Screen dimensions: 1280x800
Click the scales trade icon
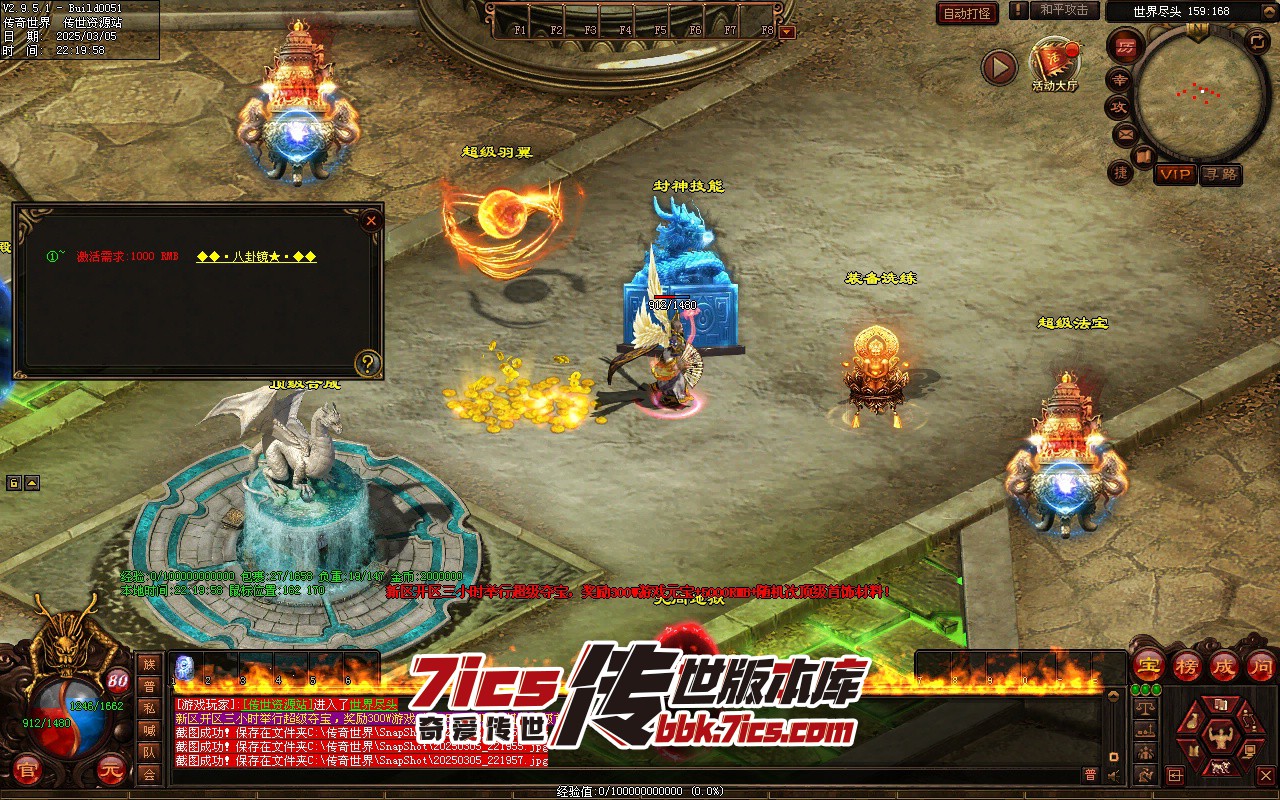coord(1146,706)
